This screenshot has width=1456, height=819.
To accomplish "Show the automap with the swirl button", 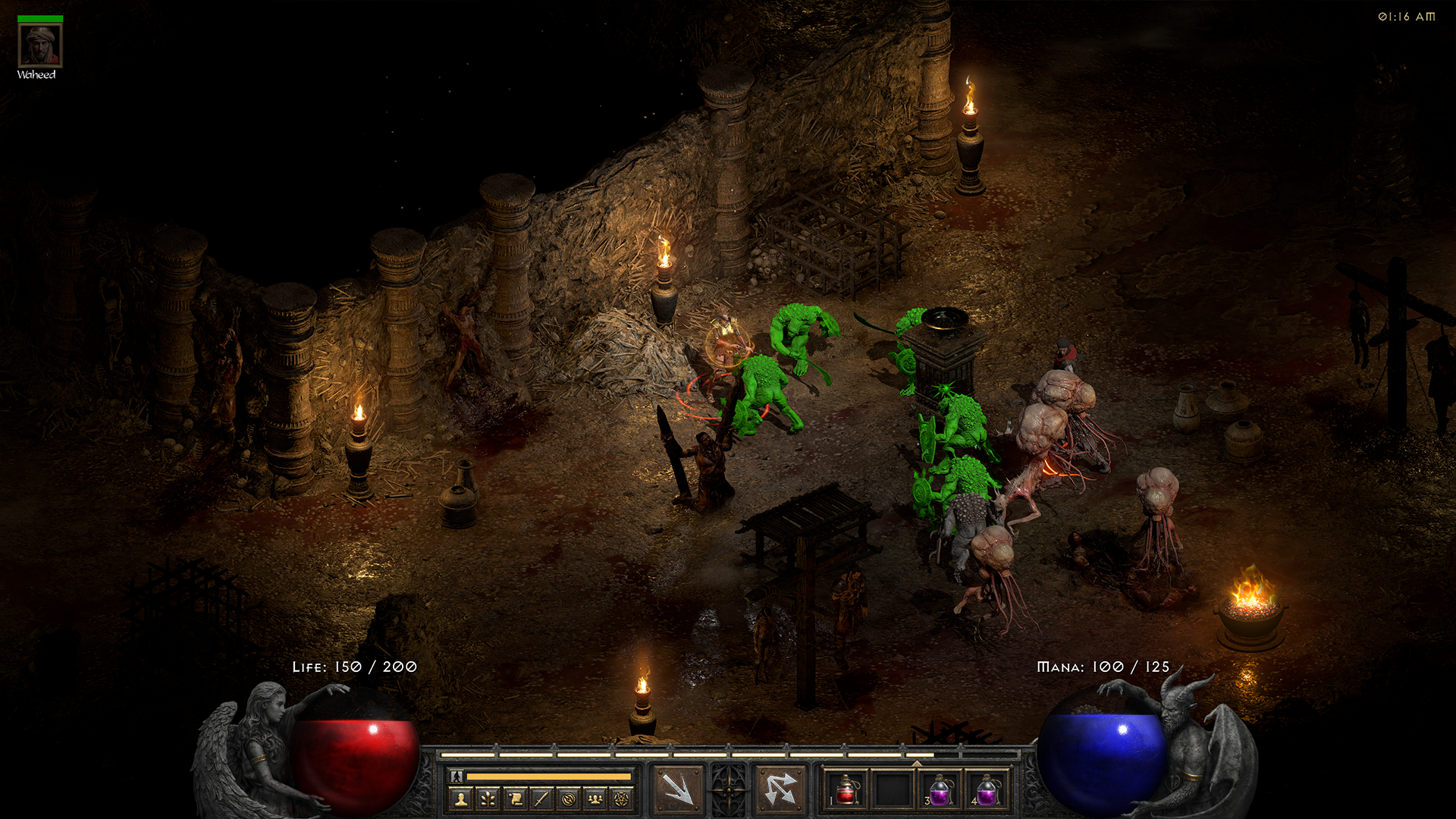I will (568, 799).
